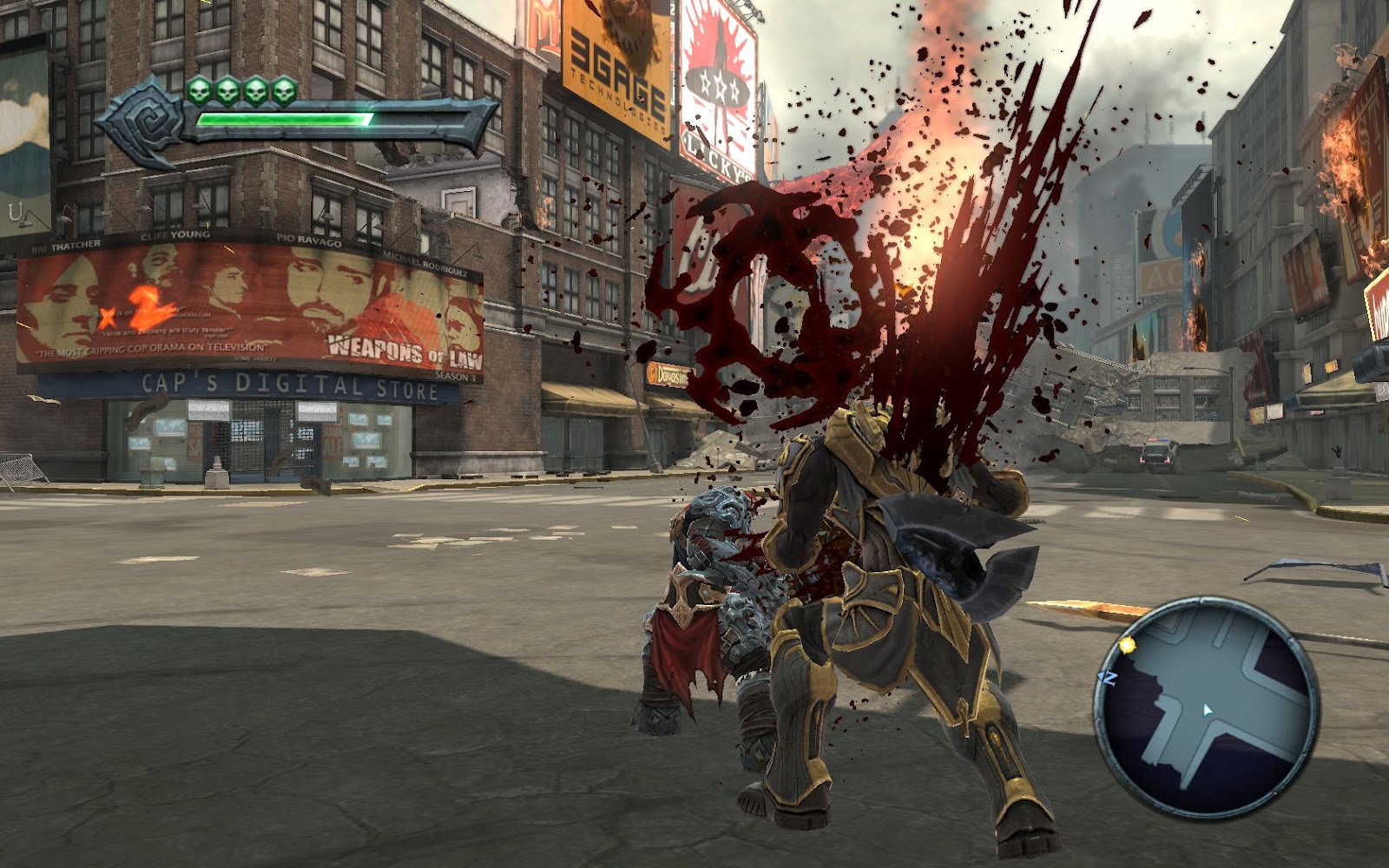Viewport: 1389px width, 868px height.
Task: Click the player arrow on the minimap
Action: pyautogui.click(x=1208, y=710)
